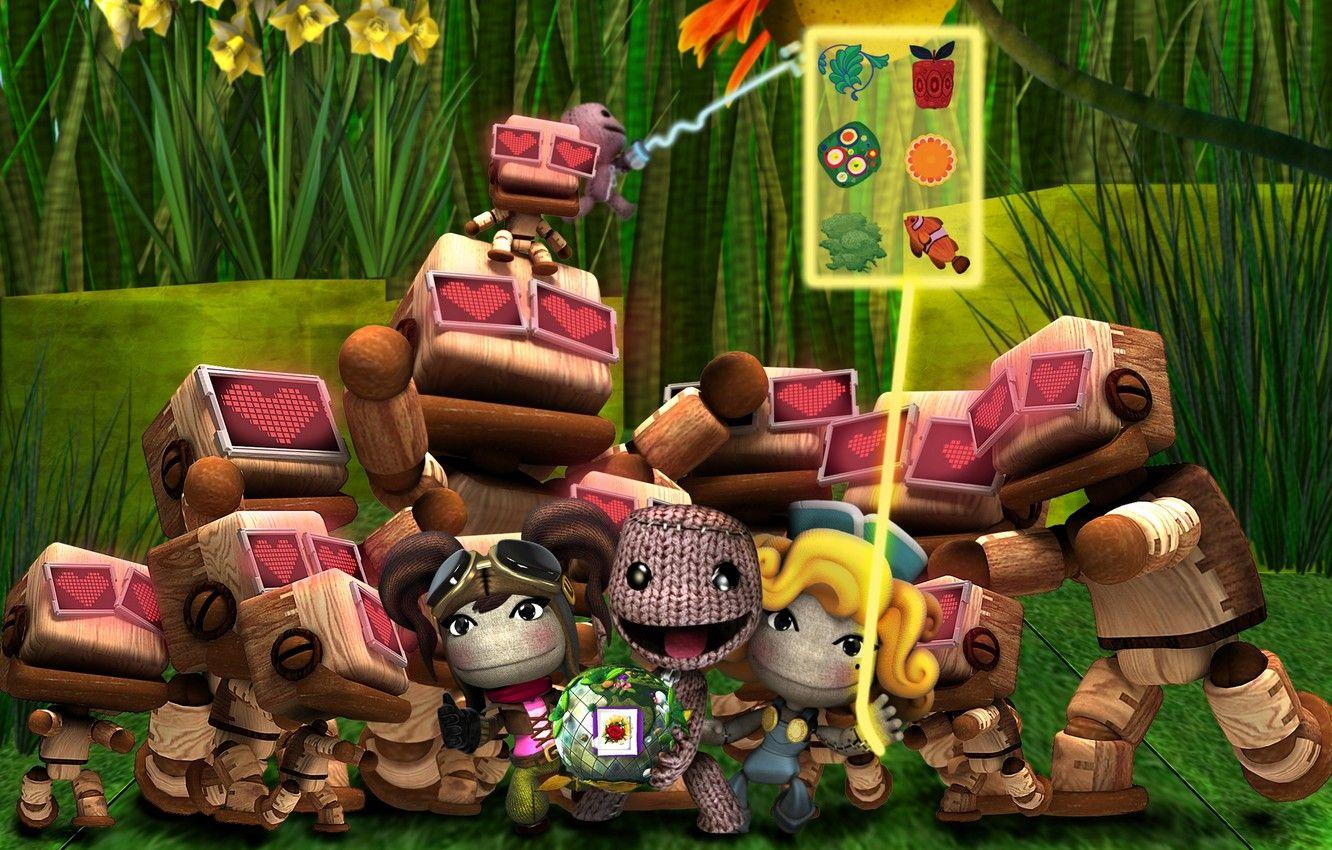Select the leafy globe Sackboy is holding
This screenshot has height=850, width=1332.
coord(610,730)
